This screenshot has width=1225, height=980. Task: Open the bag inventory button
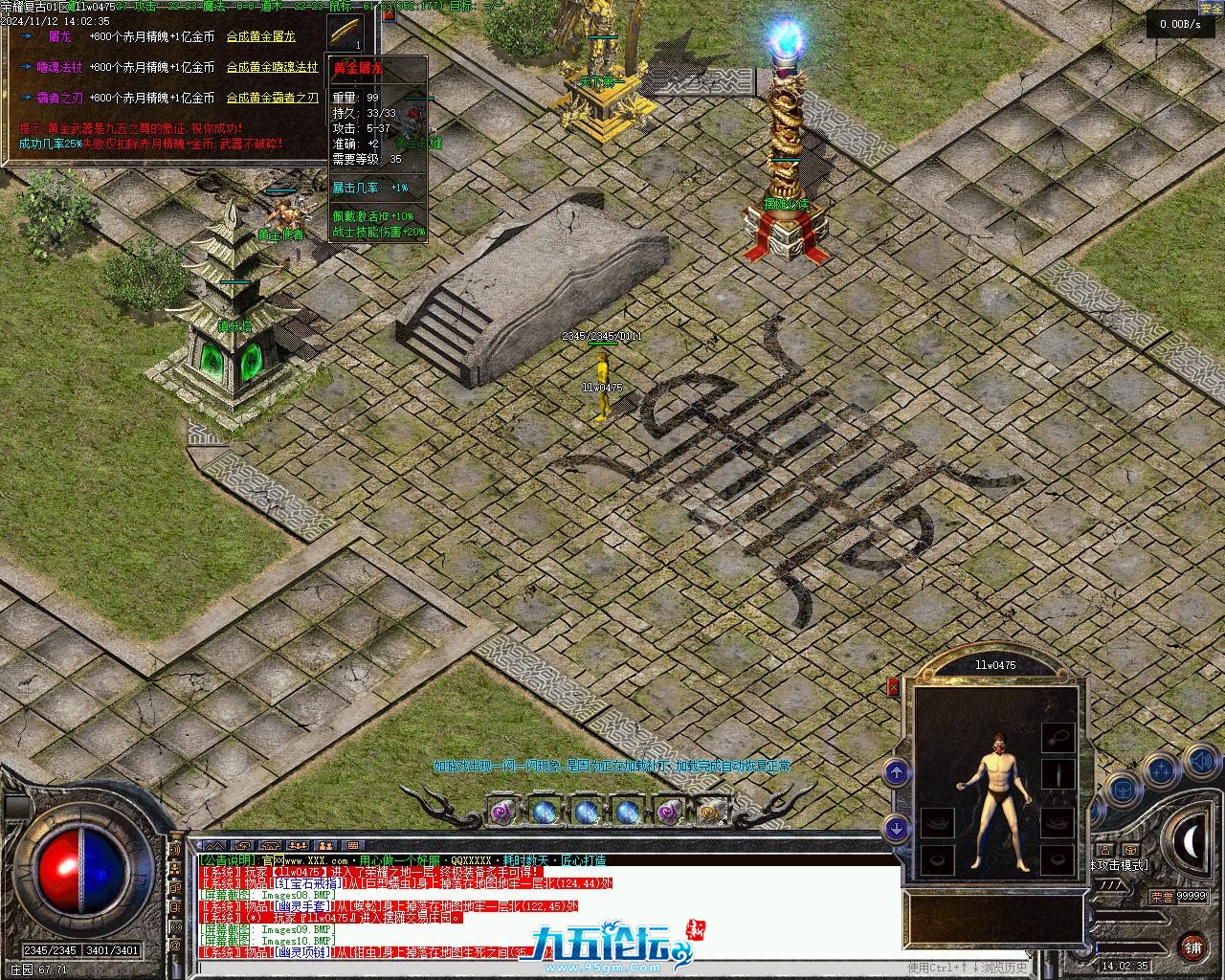[x=1122, y=791]
